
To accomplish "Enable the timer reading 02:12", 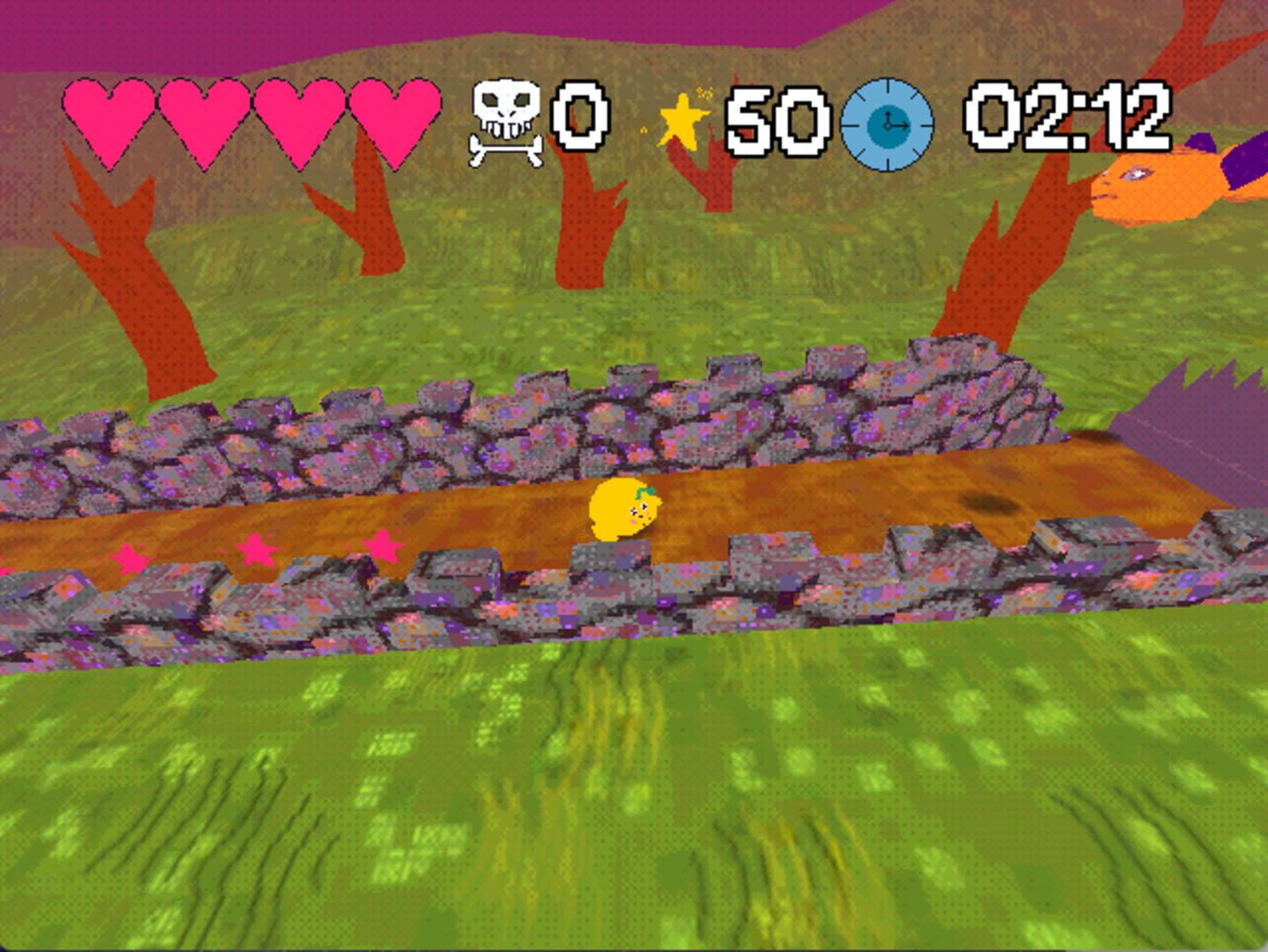I will (1069, 118).
